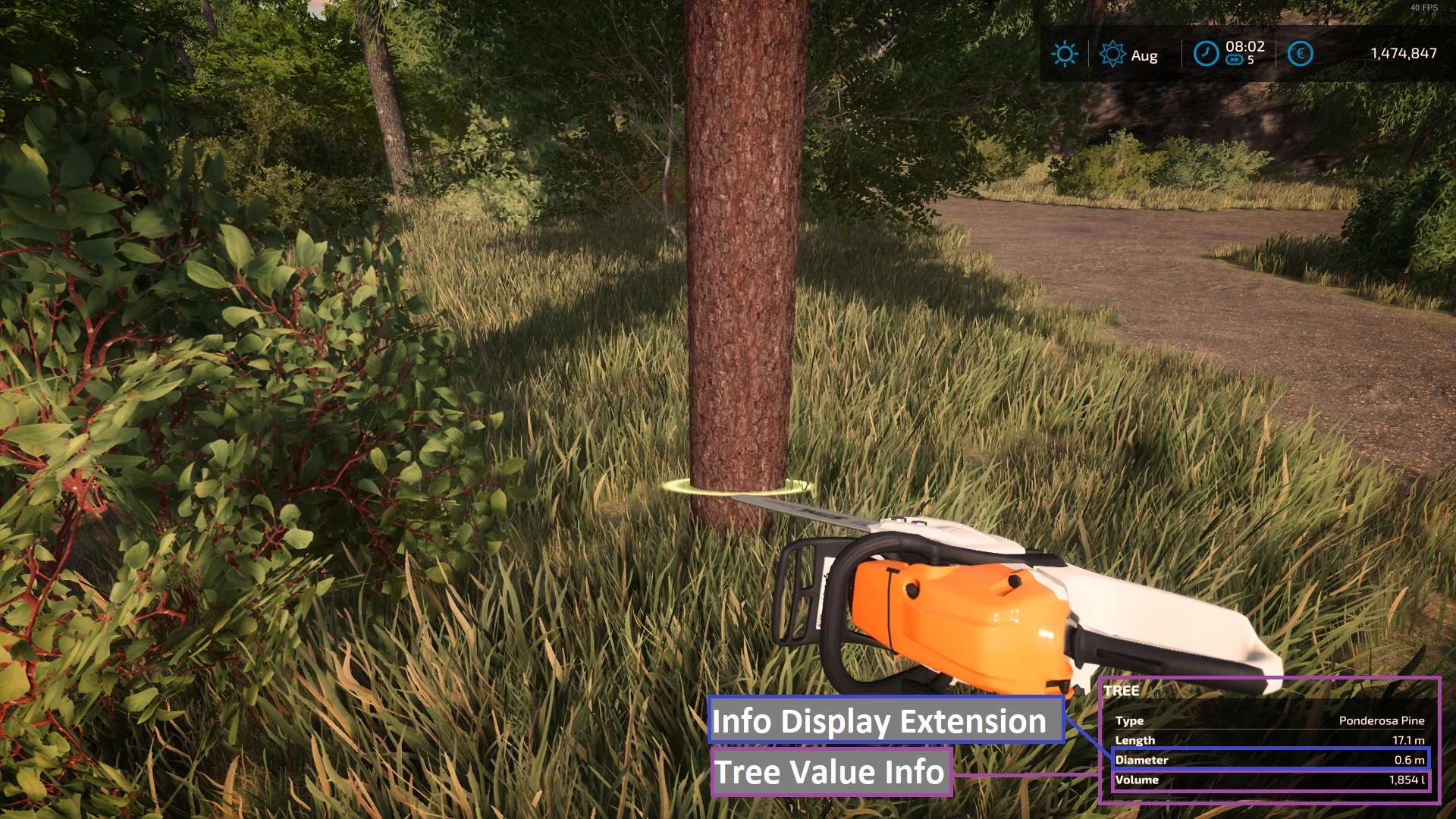
Task: Select the Aug month label
Action: pyautogui.click(x=1147, y=56)
